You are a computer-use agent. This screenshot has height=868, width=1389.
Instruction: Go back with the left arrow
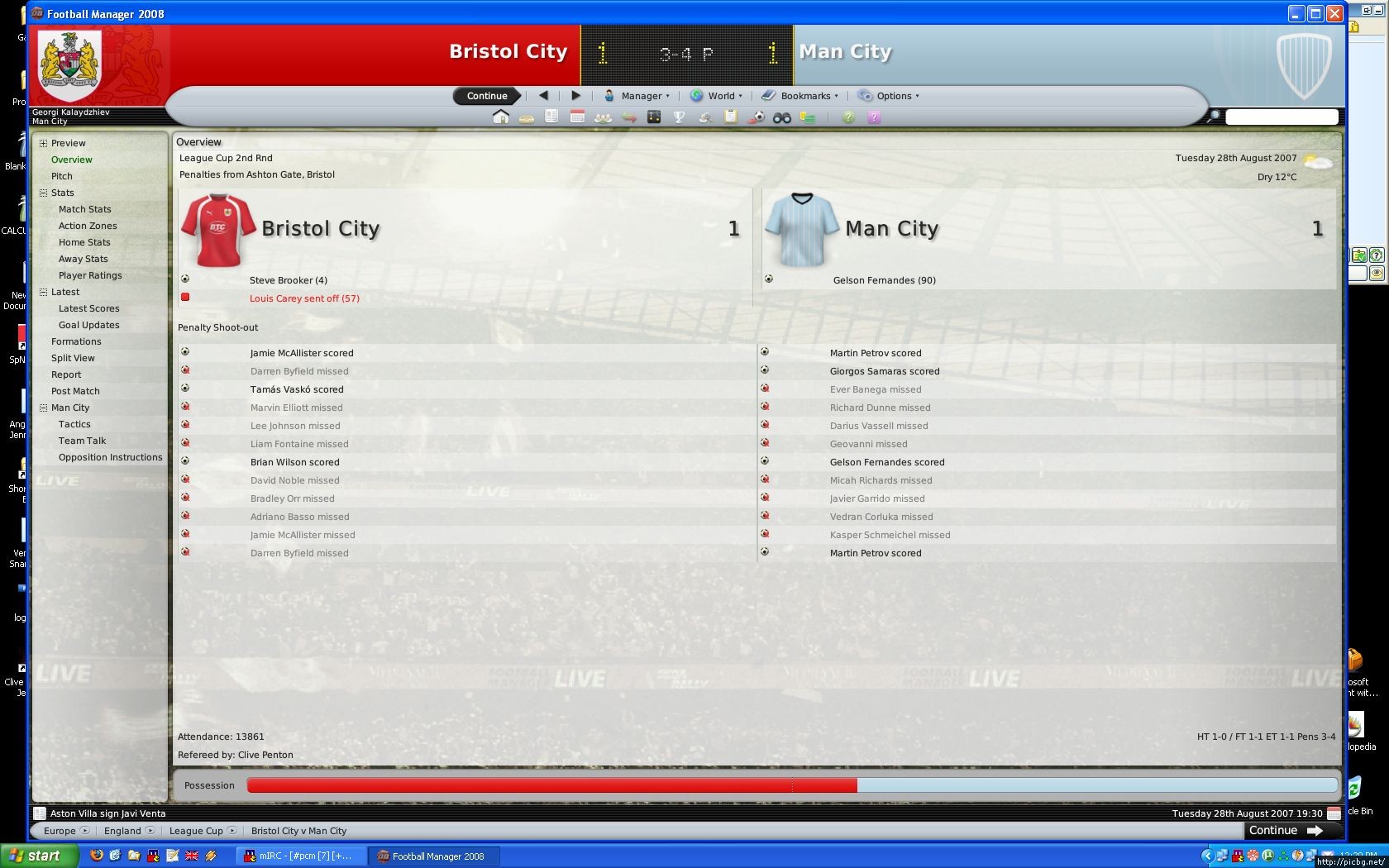[x=543, y=96]
